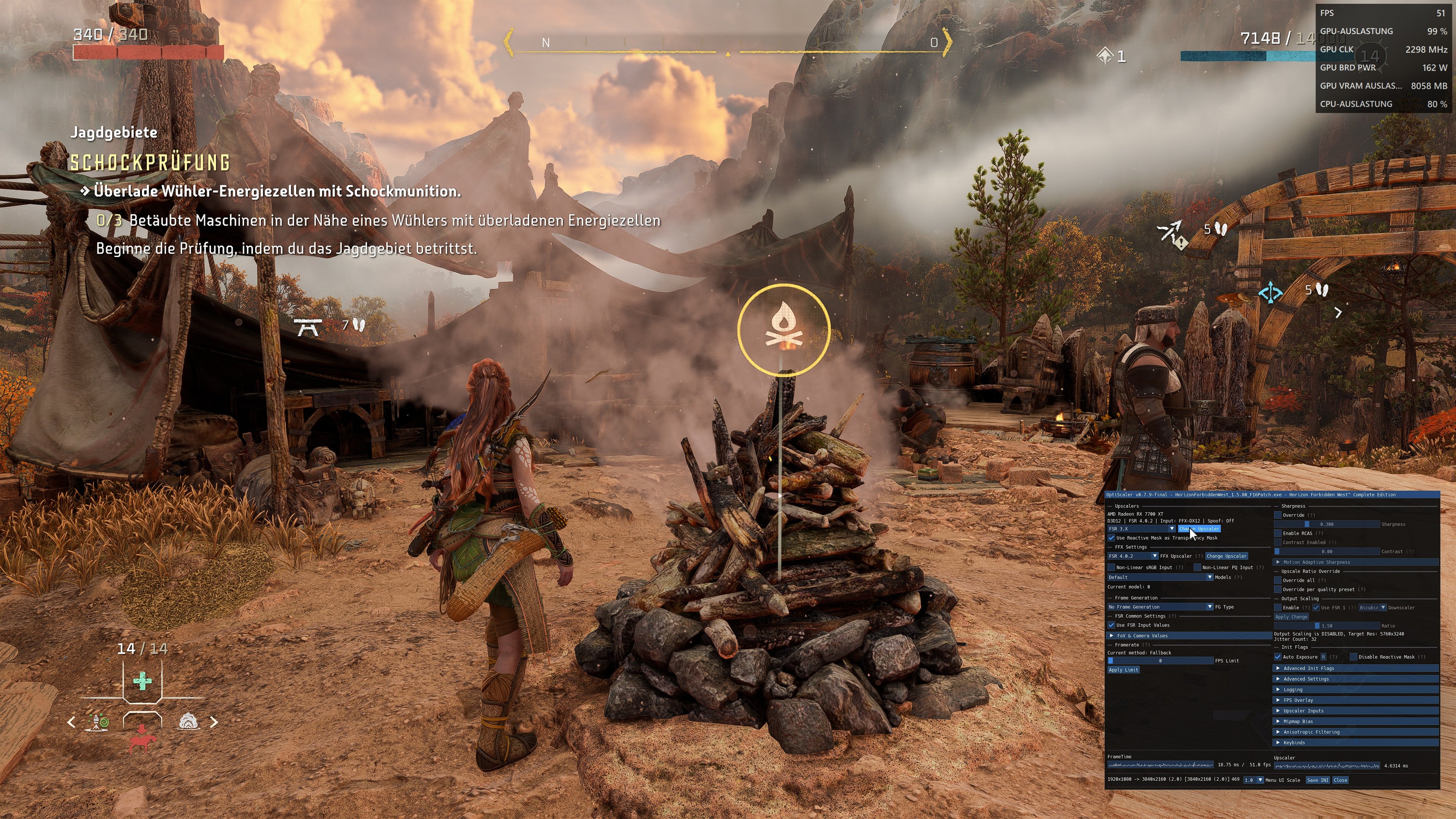Screen dimensions: 1456x819
Task: Toggle Use Reactive Mask as Transparency Mask
Action: [x=1111, y=538]
